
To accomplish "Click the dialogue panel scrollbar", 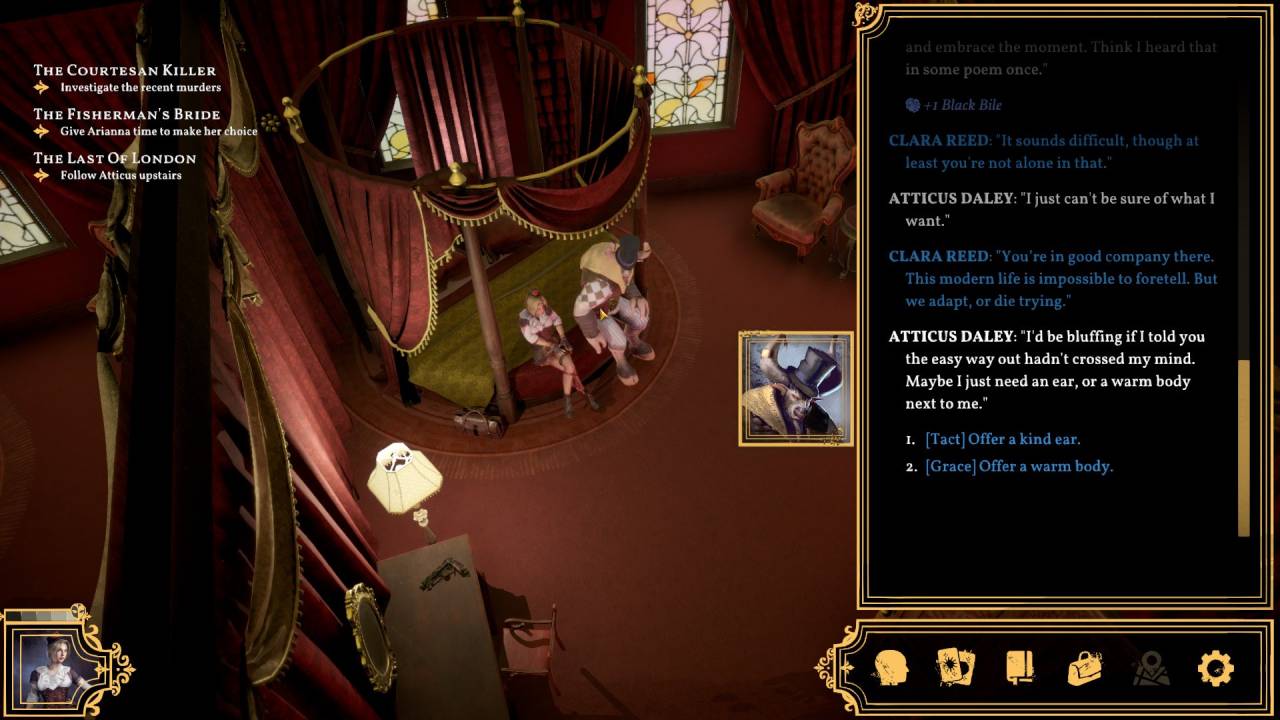I will (x=1244, y=446).
